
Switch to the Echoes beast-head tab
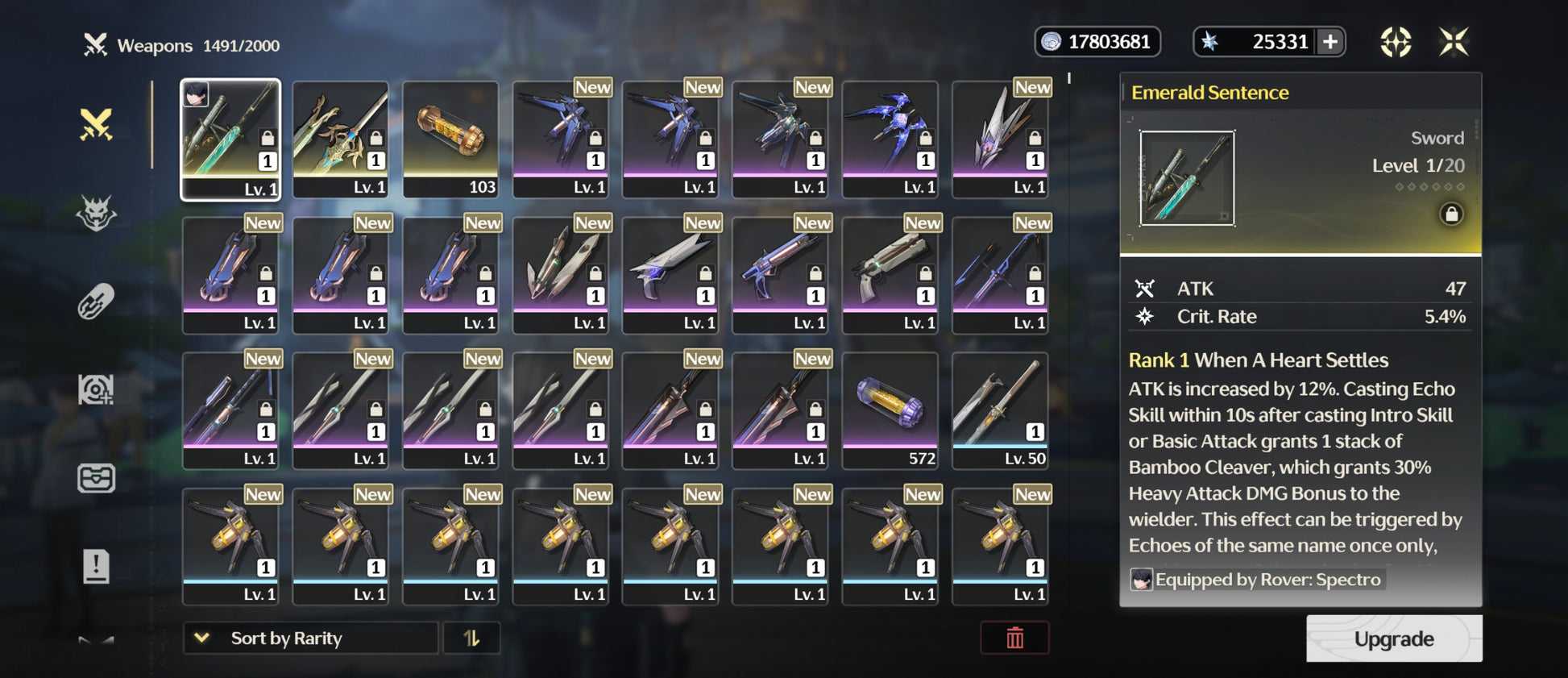click(x=96, y=214)
